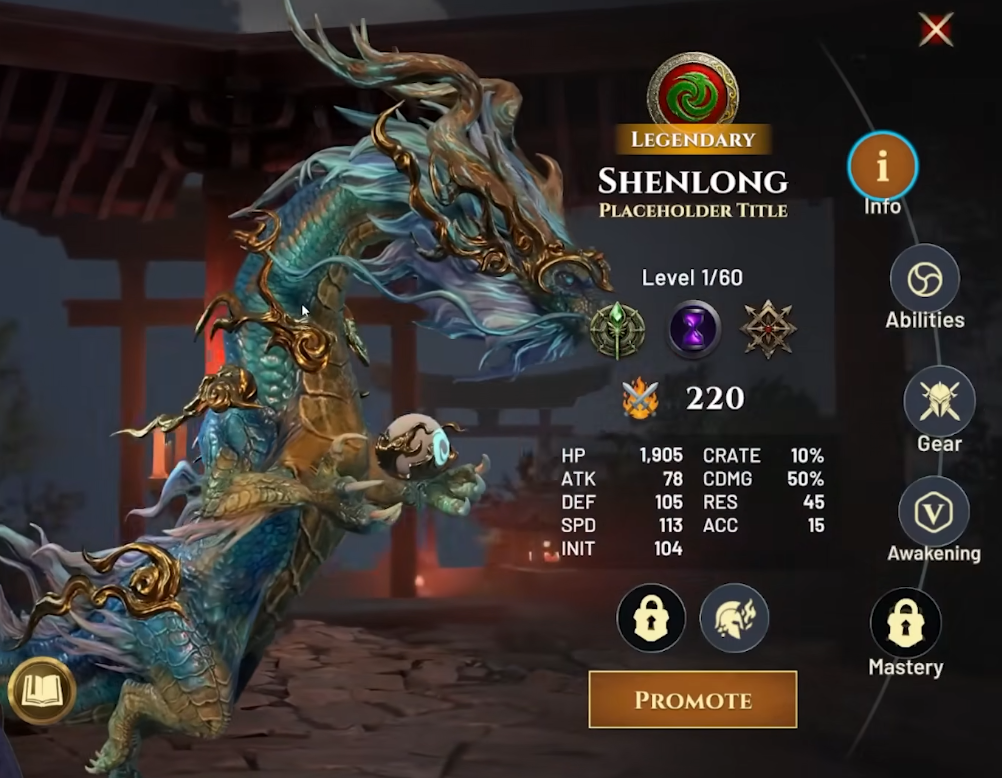Click the Promote button
Viewport: 1002px width, 778px height.
[x=692, y=700]
